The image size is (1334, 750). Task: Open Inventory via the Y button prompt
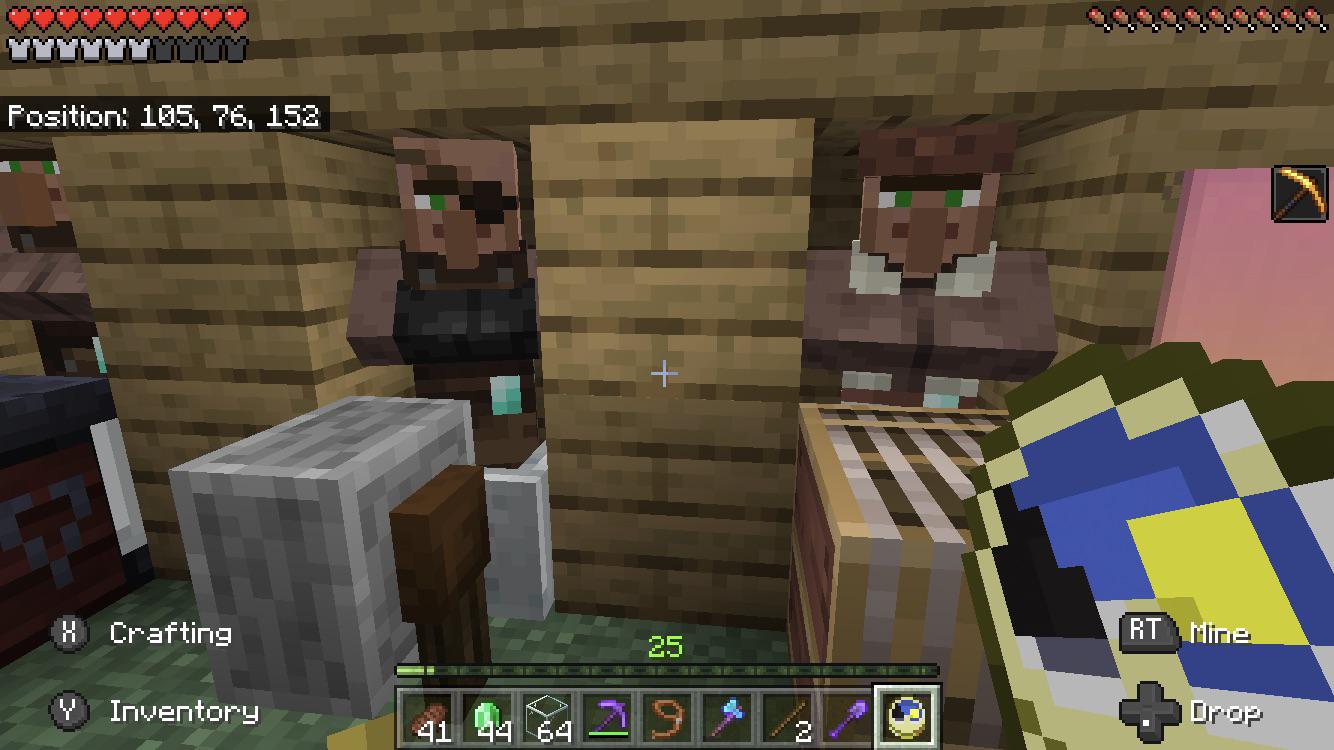coord(68,712)
